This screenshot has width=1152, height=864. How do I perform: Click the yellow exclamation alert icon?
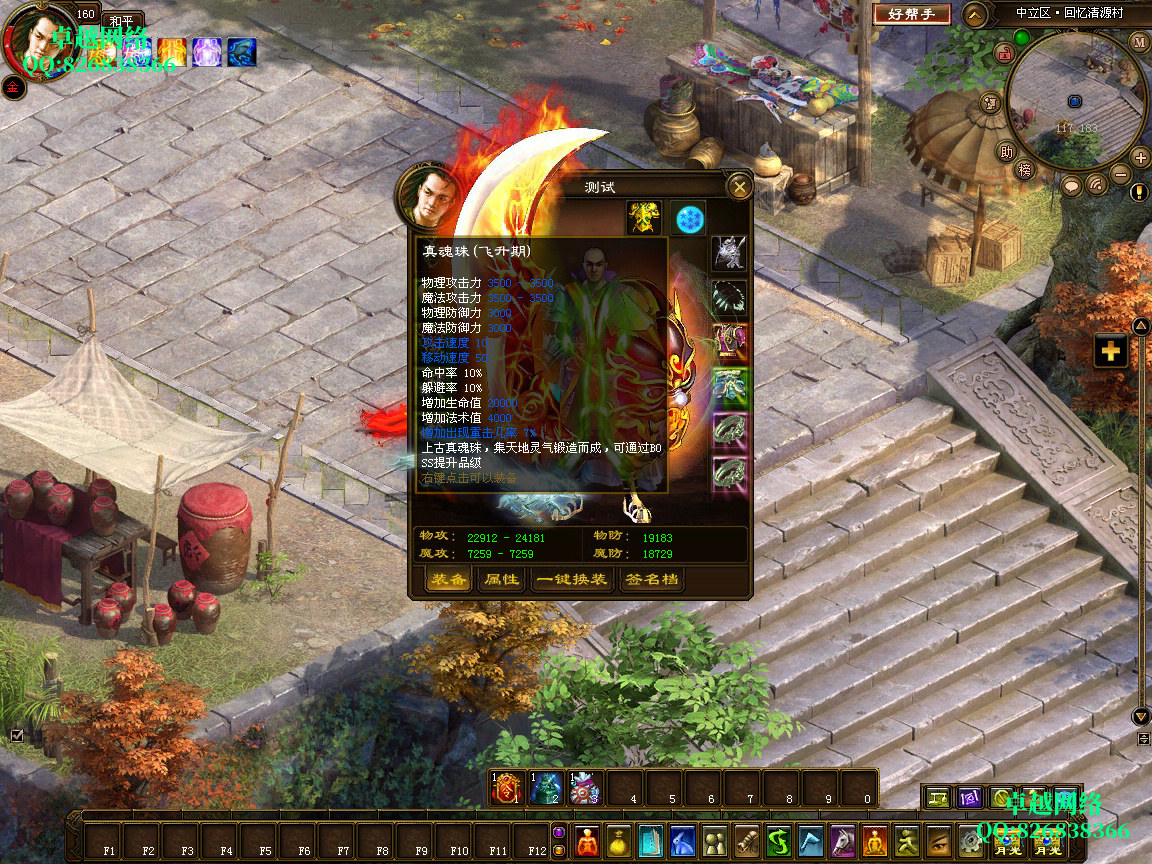coord(1139,192)
